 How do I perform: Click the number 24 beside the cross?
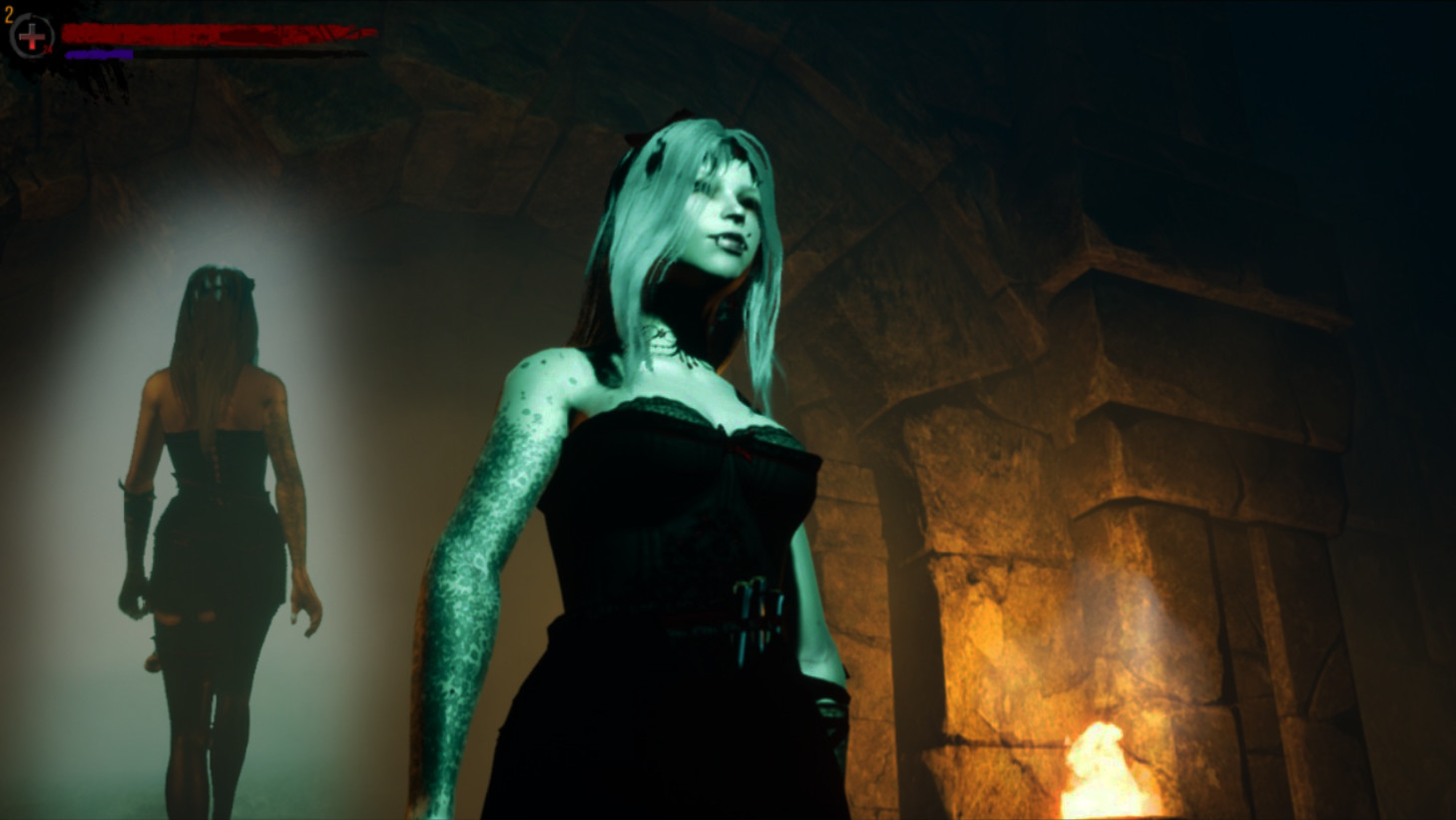46,48
